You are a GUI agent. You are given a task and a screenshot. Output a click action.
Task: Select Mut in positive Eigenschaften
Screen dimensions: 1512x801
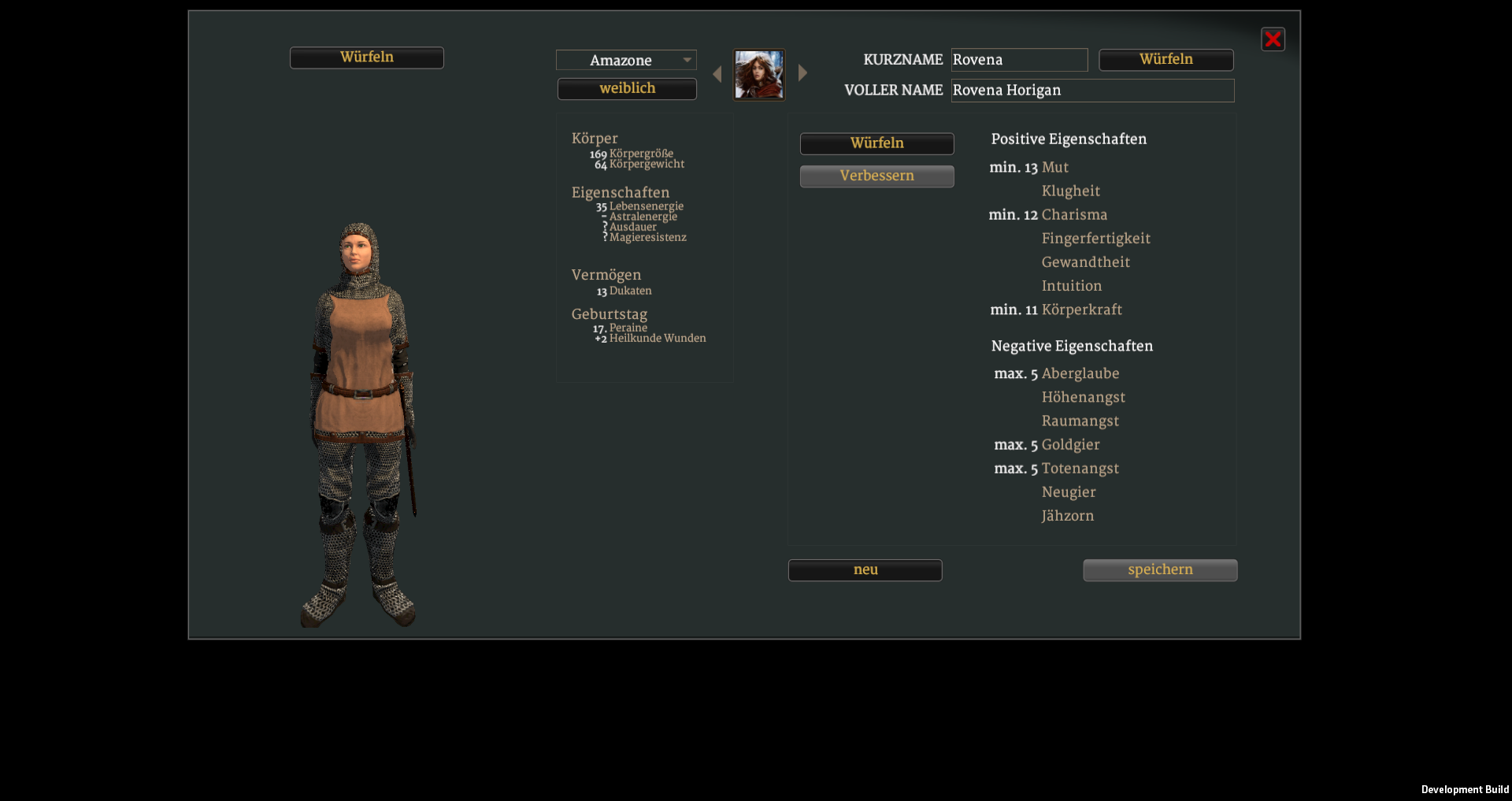[x=1055, y=167]
